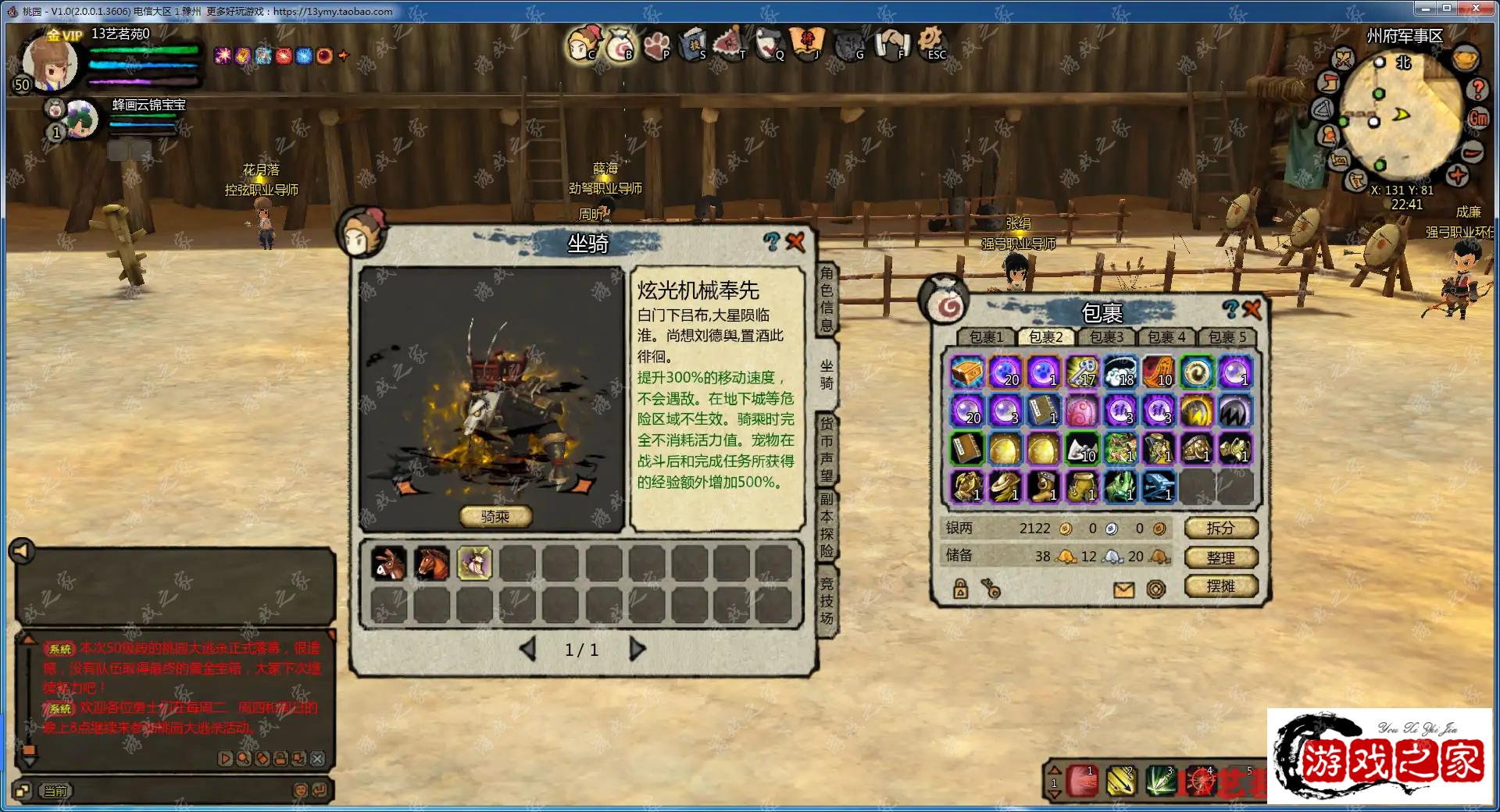The image size is (1500, 812).
Task: Open the mail envelope icon in bag
Action: pos(1123,589)
